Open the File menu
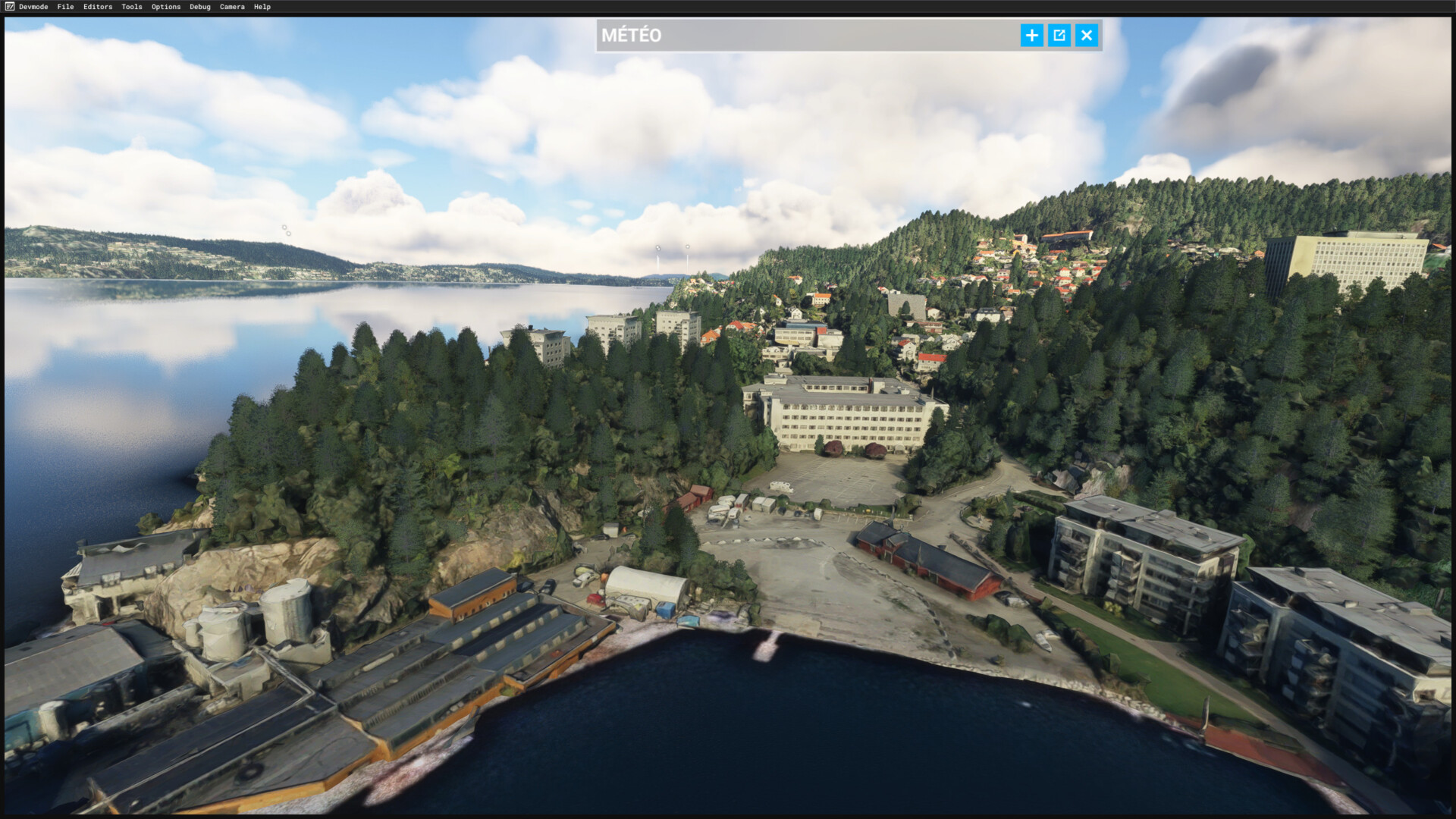Image resolution: width=1456 pixels, height=819 pixels. (x=65, y=7)
